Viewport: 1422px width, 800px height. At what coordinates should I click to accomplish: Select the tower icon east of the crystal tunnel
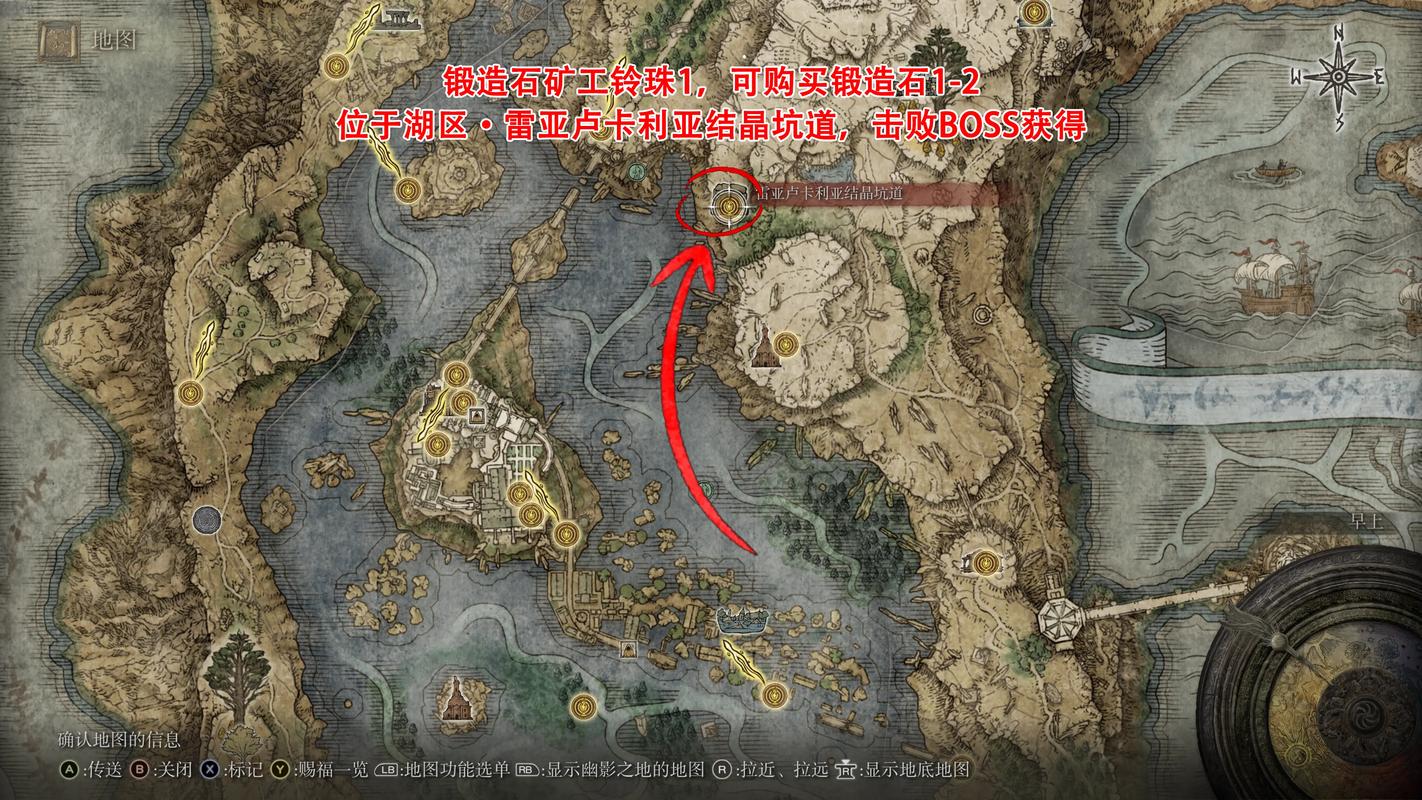pos(764,352)
